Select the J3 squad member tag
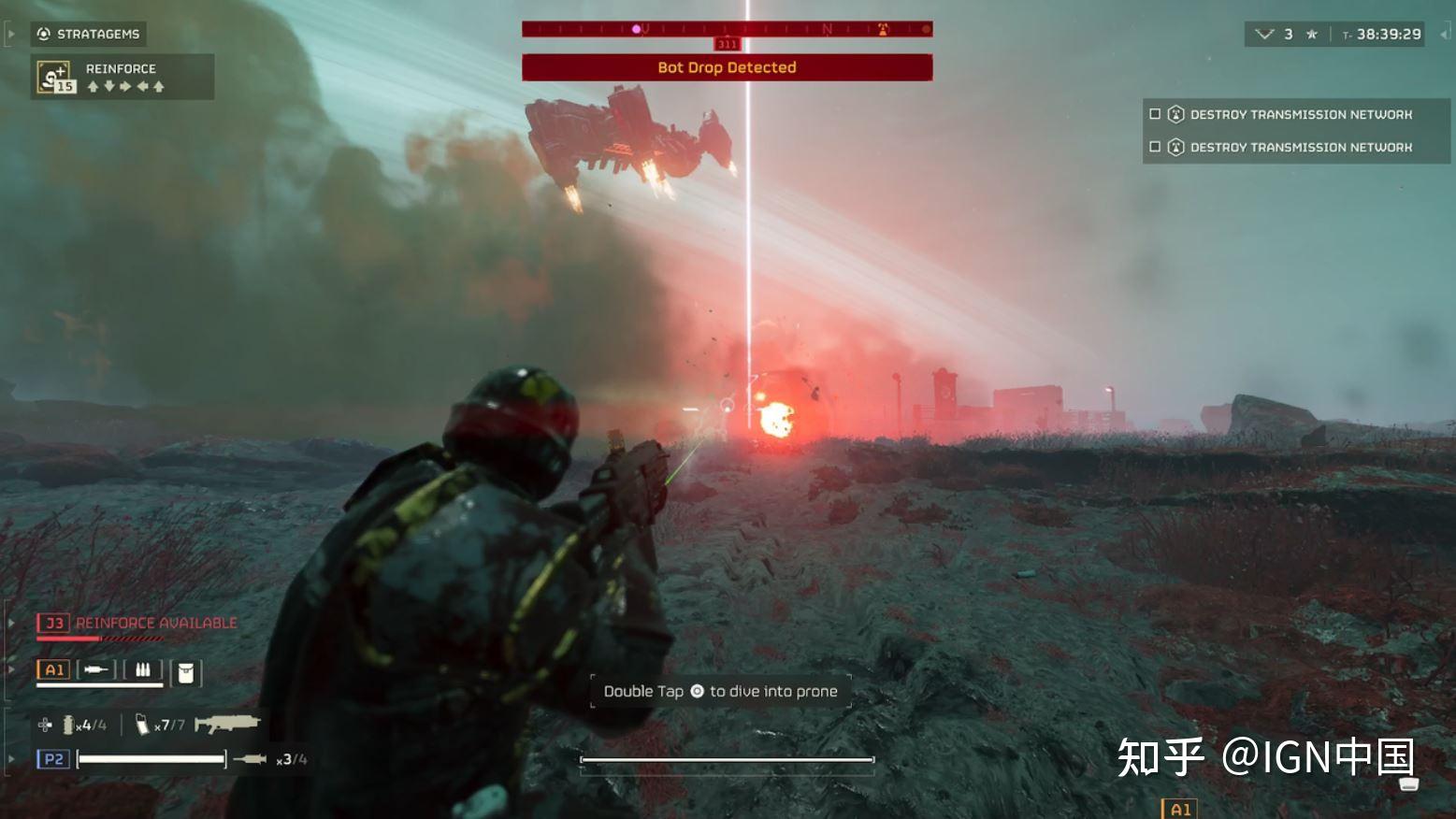 tap(53, 623)
